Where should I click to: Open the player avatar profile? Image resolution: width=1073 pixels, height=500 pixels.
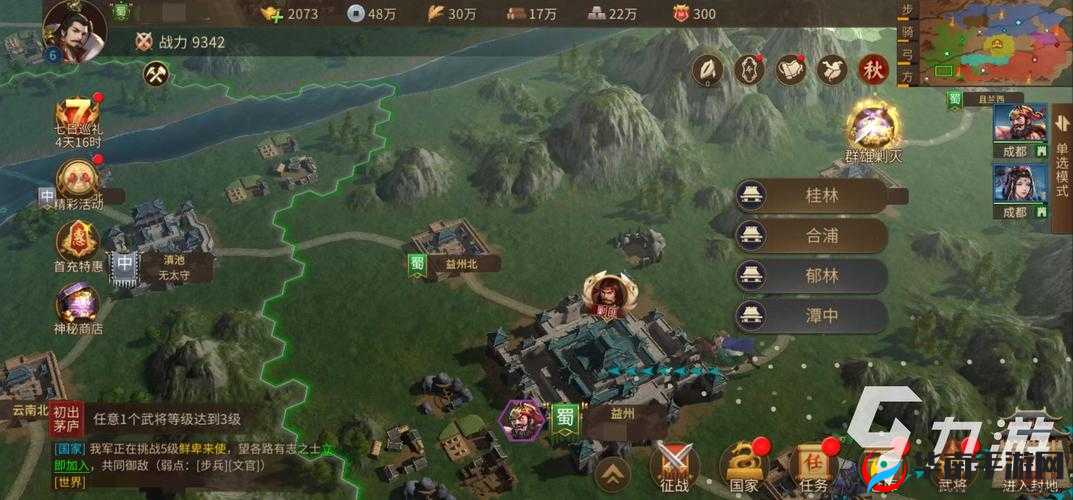(75, 30)
